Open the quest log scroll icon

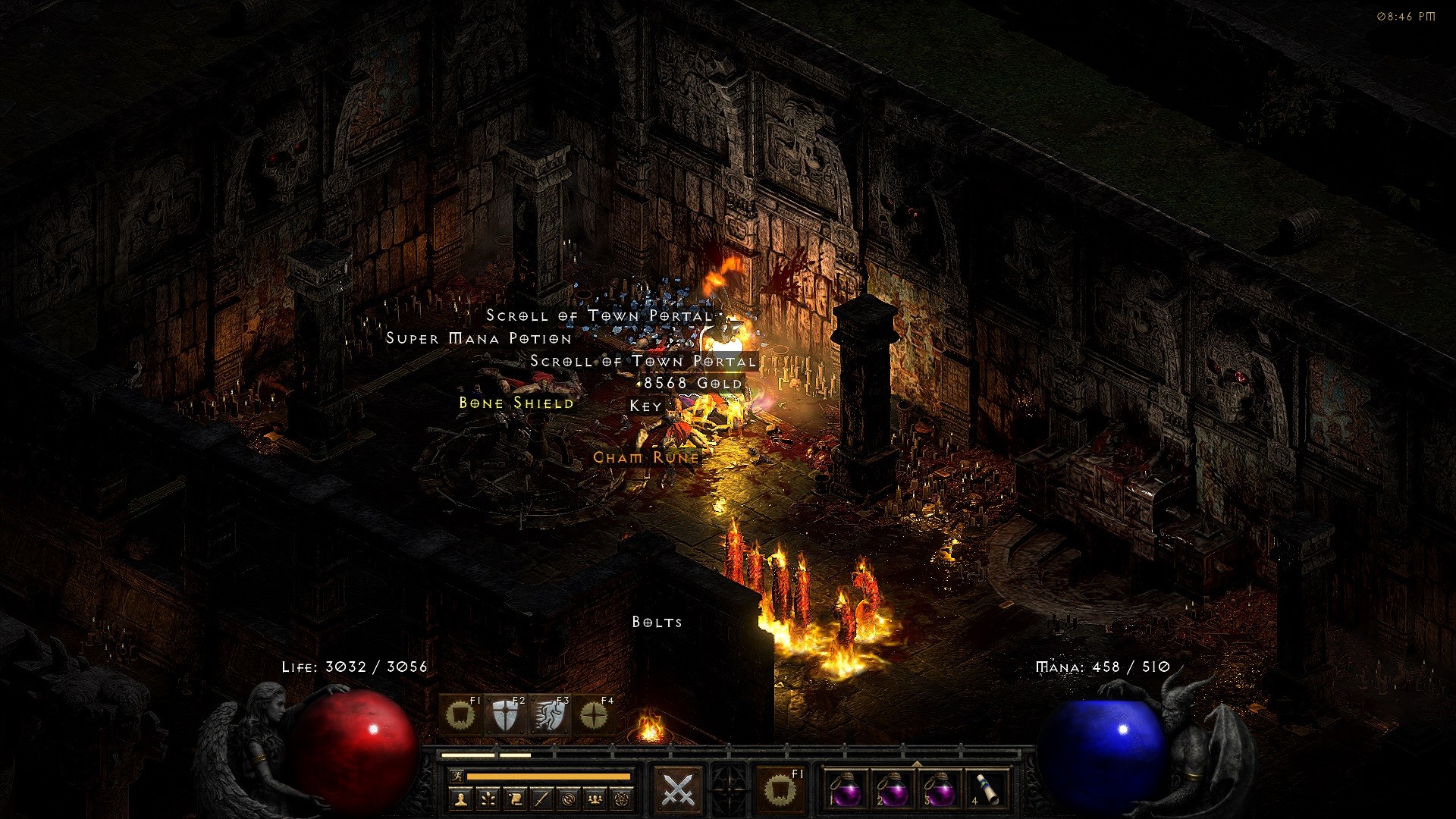point(515,799)
